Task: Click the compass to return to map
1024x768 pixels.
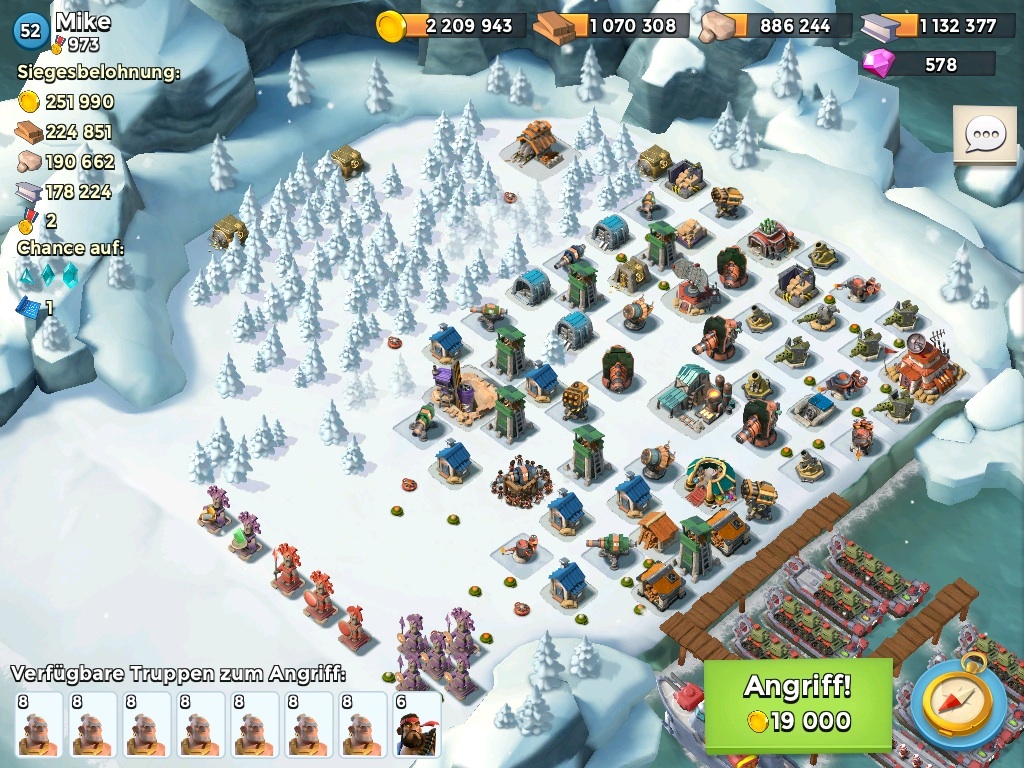Action: pos(957,703)
